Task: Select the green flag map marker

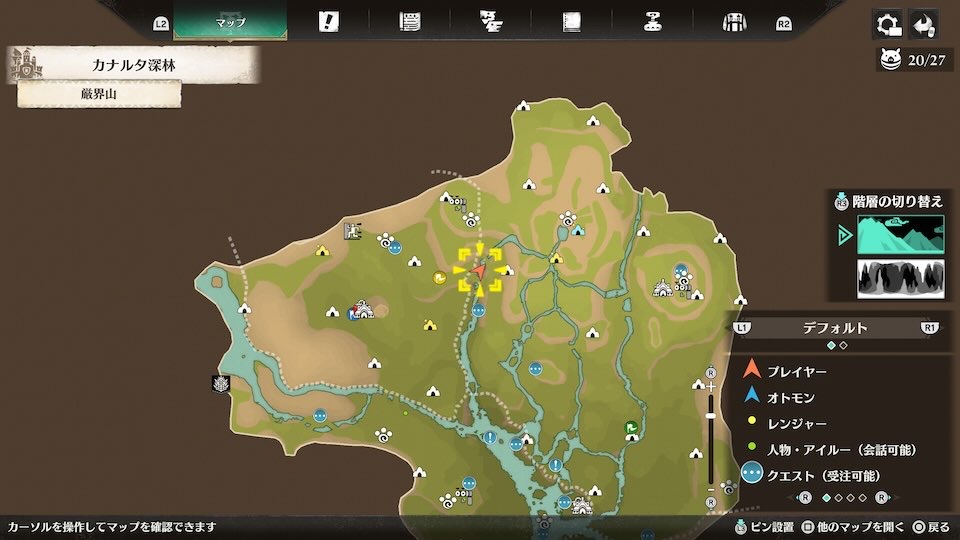Action: click(631, 428)
